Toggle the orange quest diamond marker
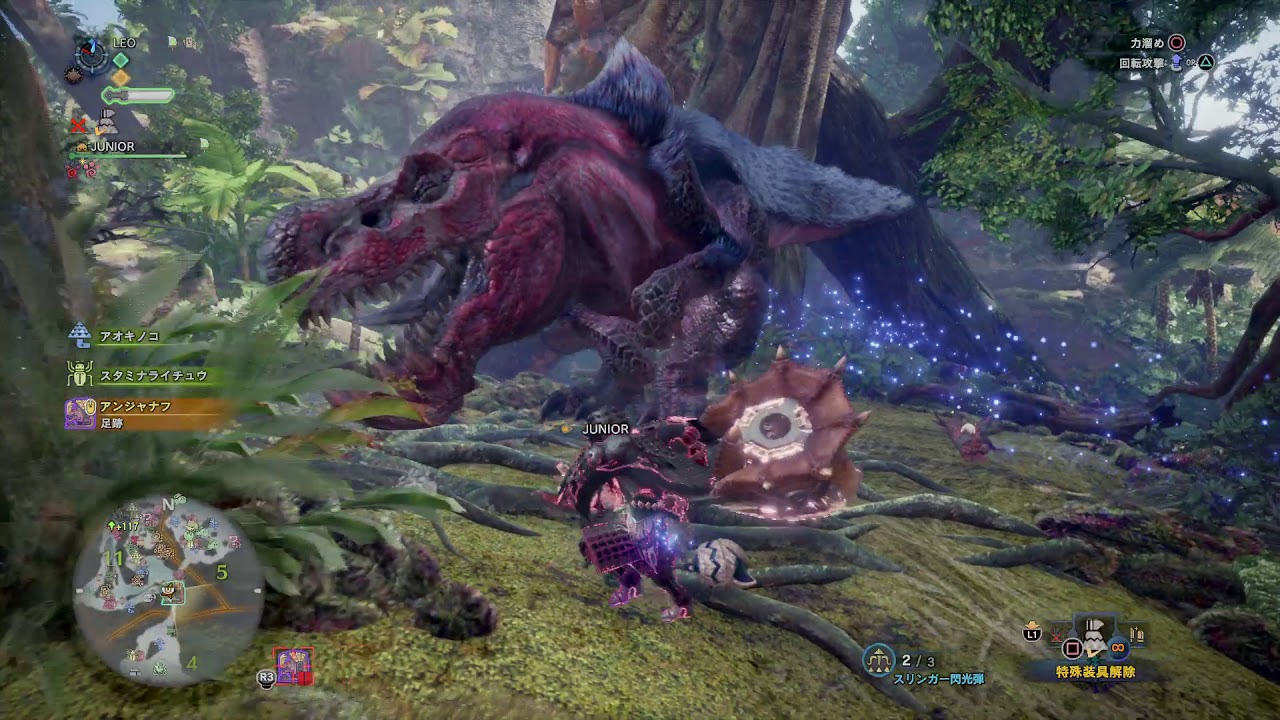The height and width of the screenshot is (720, 1280). [120, 77]
